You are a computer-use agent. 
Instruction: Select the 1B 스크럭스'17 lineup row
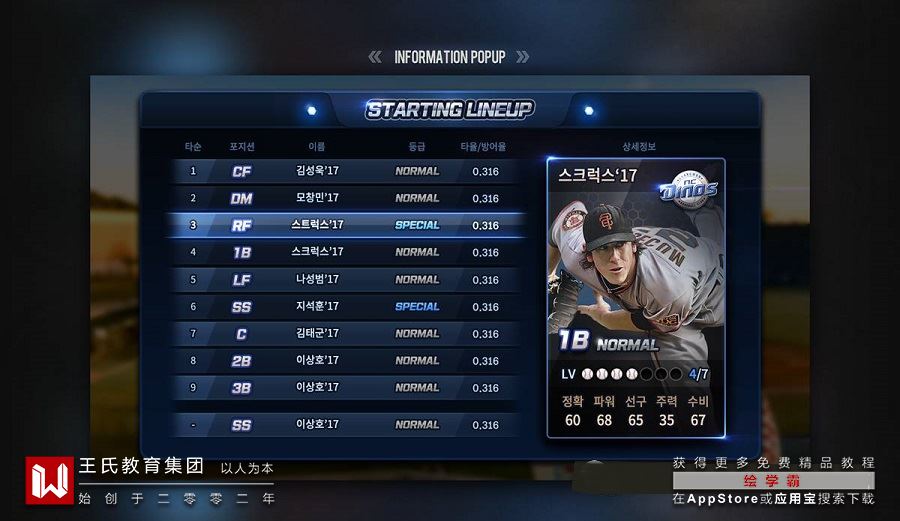click(x=345, y=252)
